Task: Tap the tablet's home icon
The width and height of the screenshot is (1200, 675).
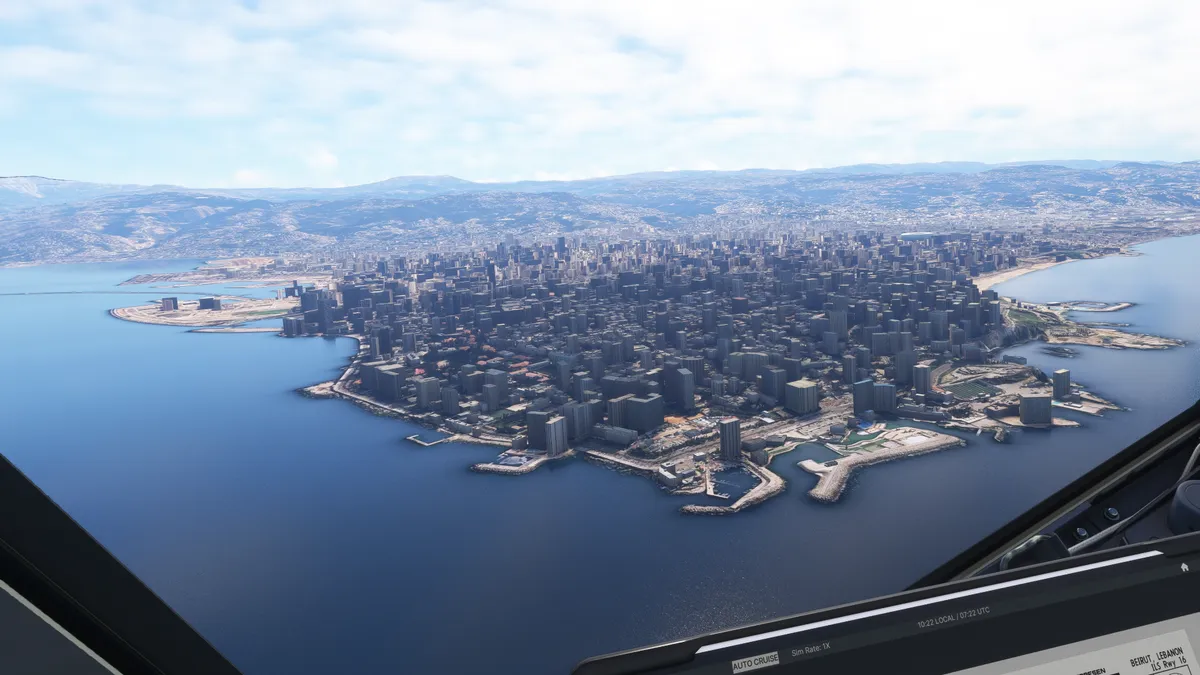Action: (x=1184, y=567)
